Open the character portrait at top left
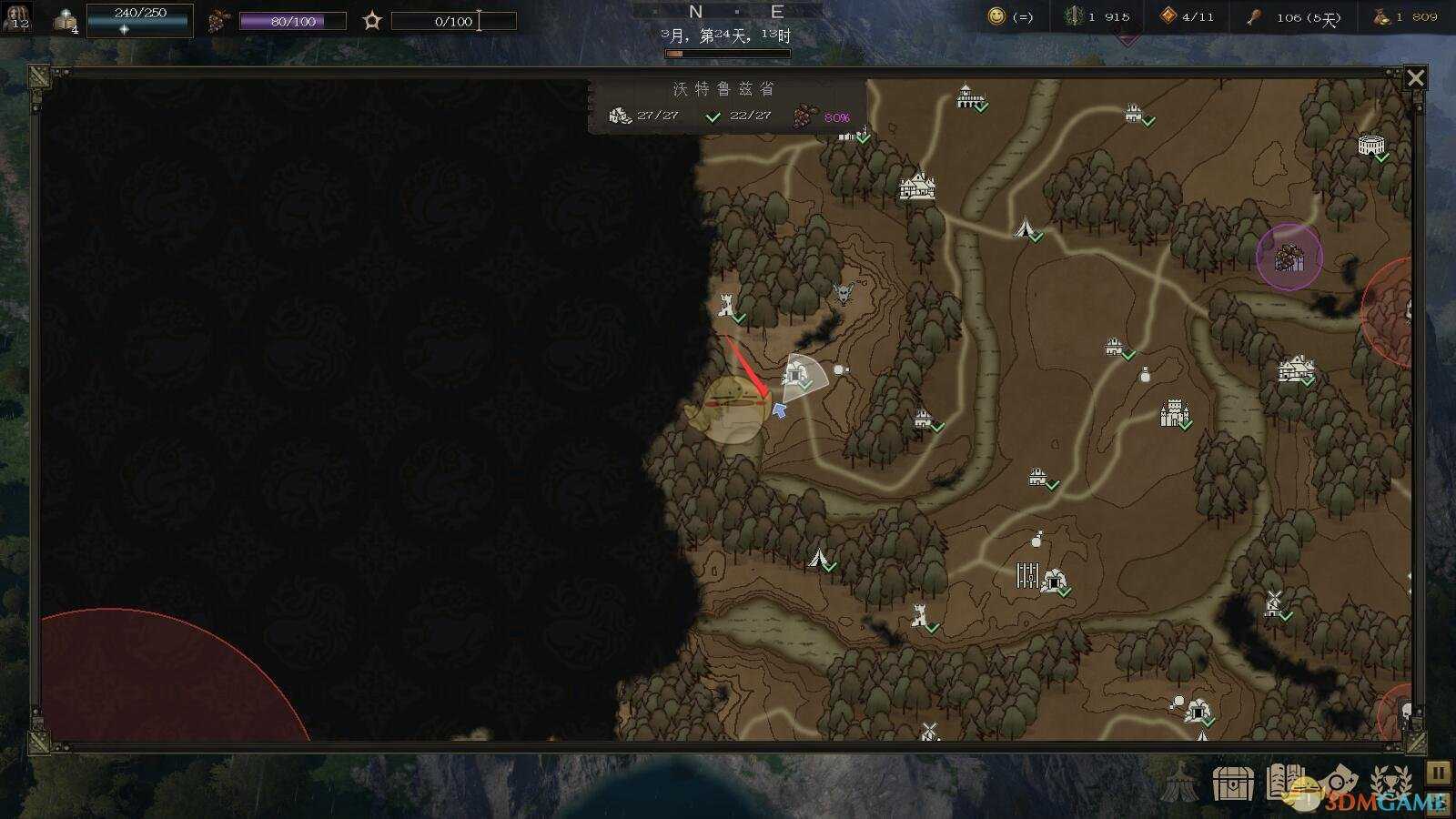 (x=16, y=16)
